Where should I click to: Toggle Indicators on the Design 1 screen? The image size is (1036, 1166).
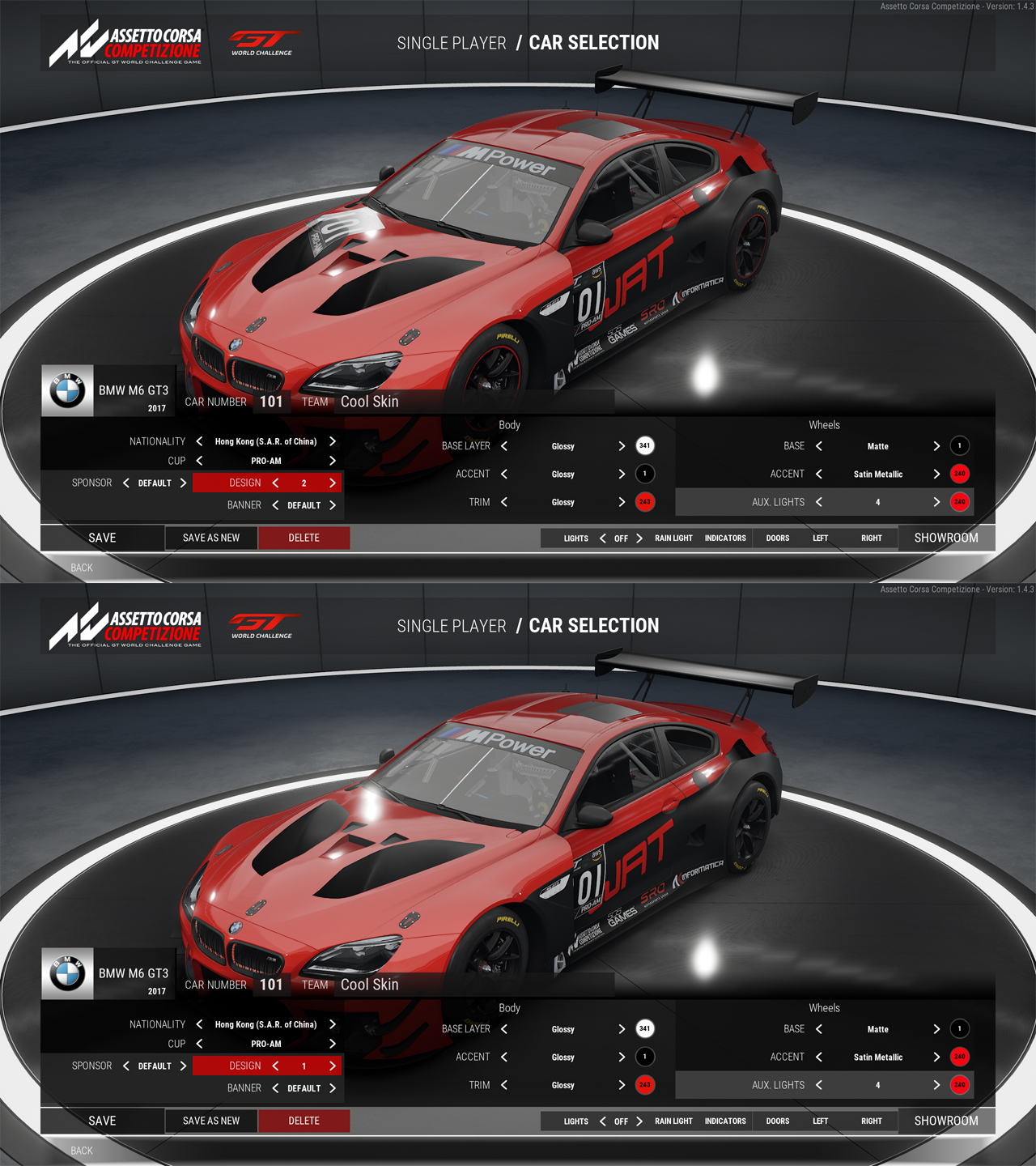pos(725,1121)
